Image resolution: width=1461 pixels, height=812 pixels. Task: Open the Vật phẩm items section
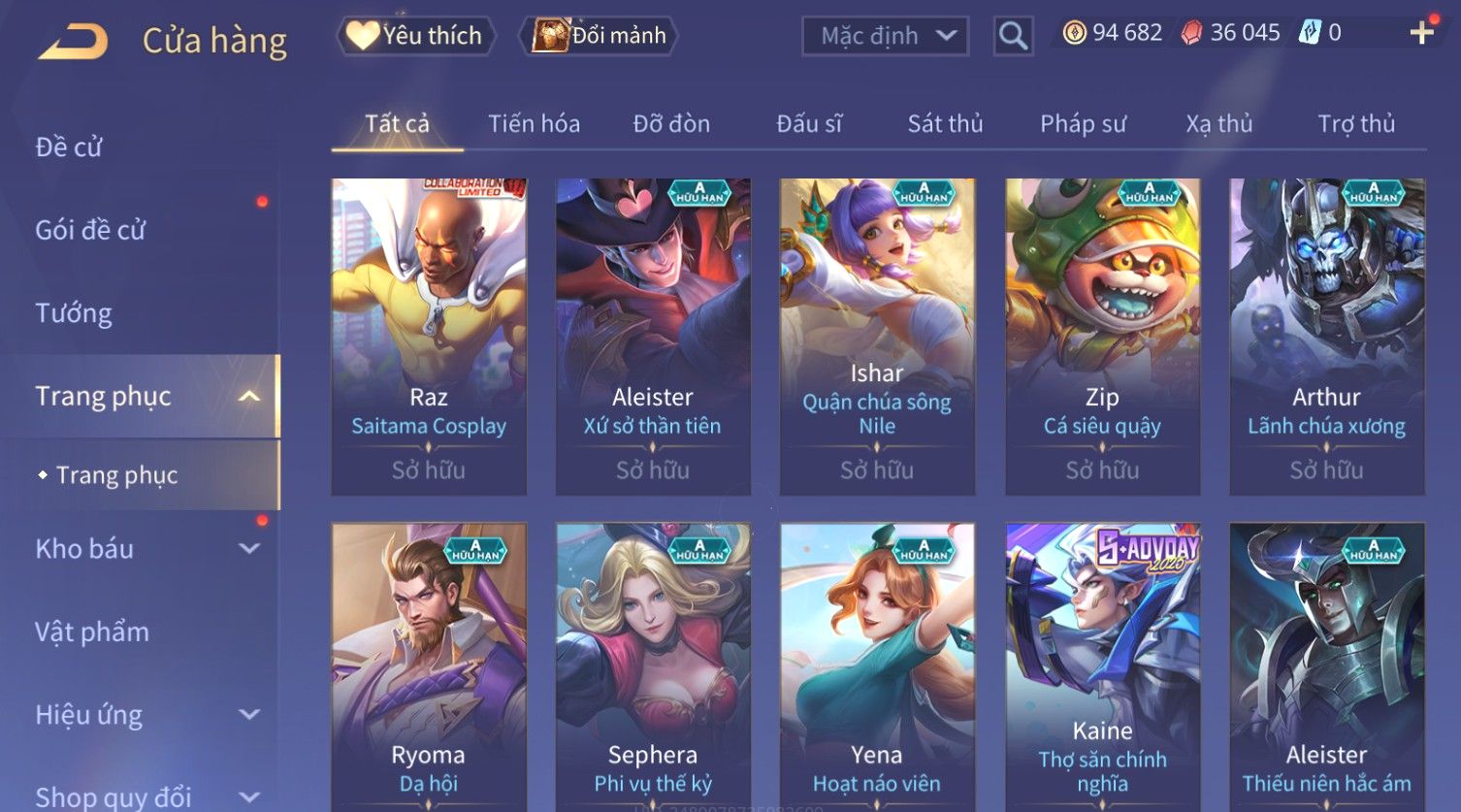[92, 633]
